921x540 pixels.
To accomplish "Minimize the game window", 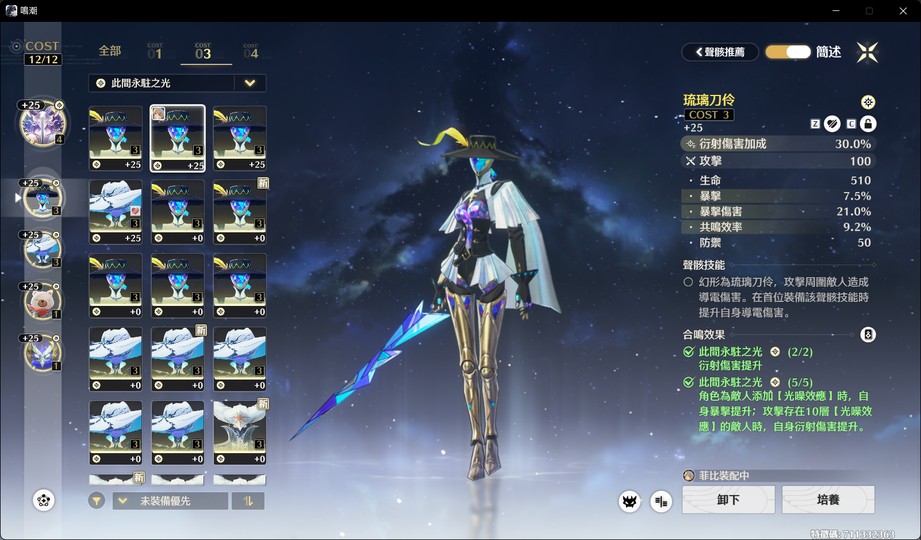I will (832, 10).
